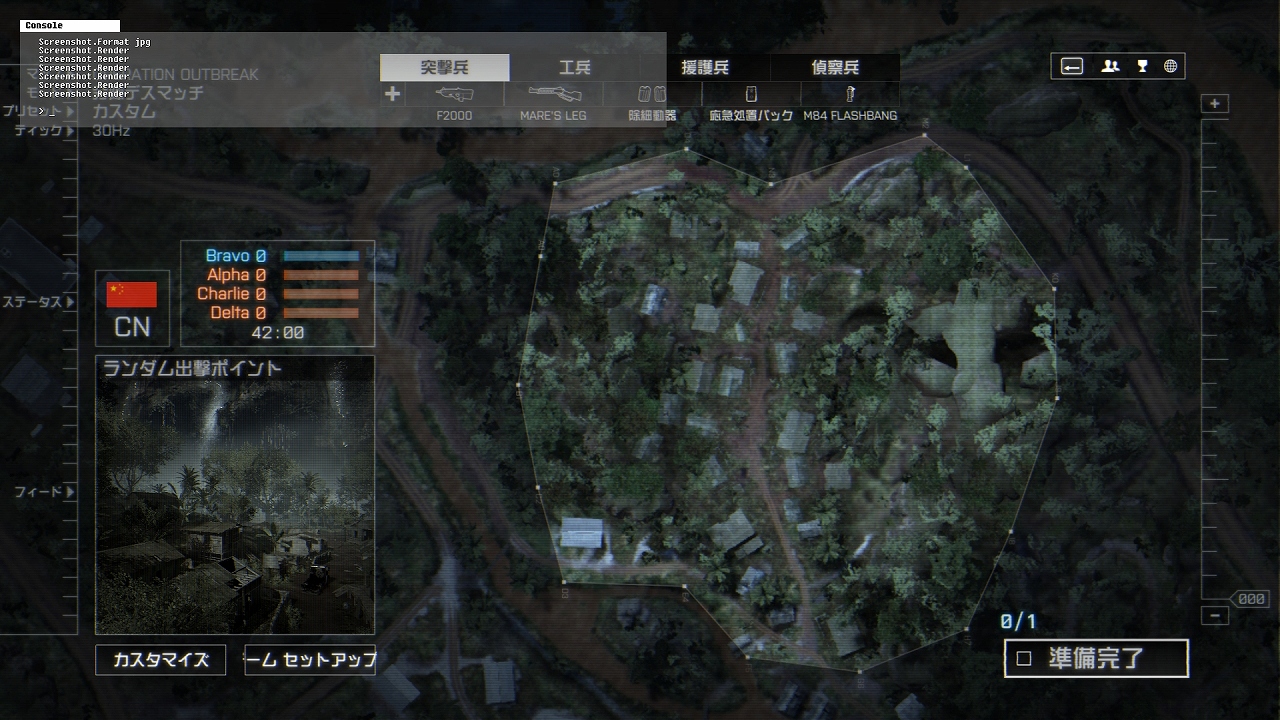This screenshot has height=720, width=1280.
Task: Switch to the 突撃兵 class tab
Action: tap(444, 68)
